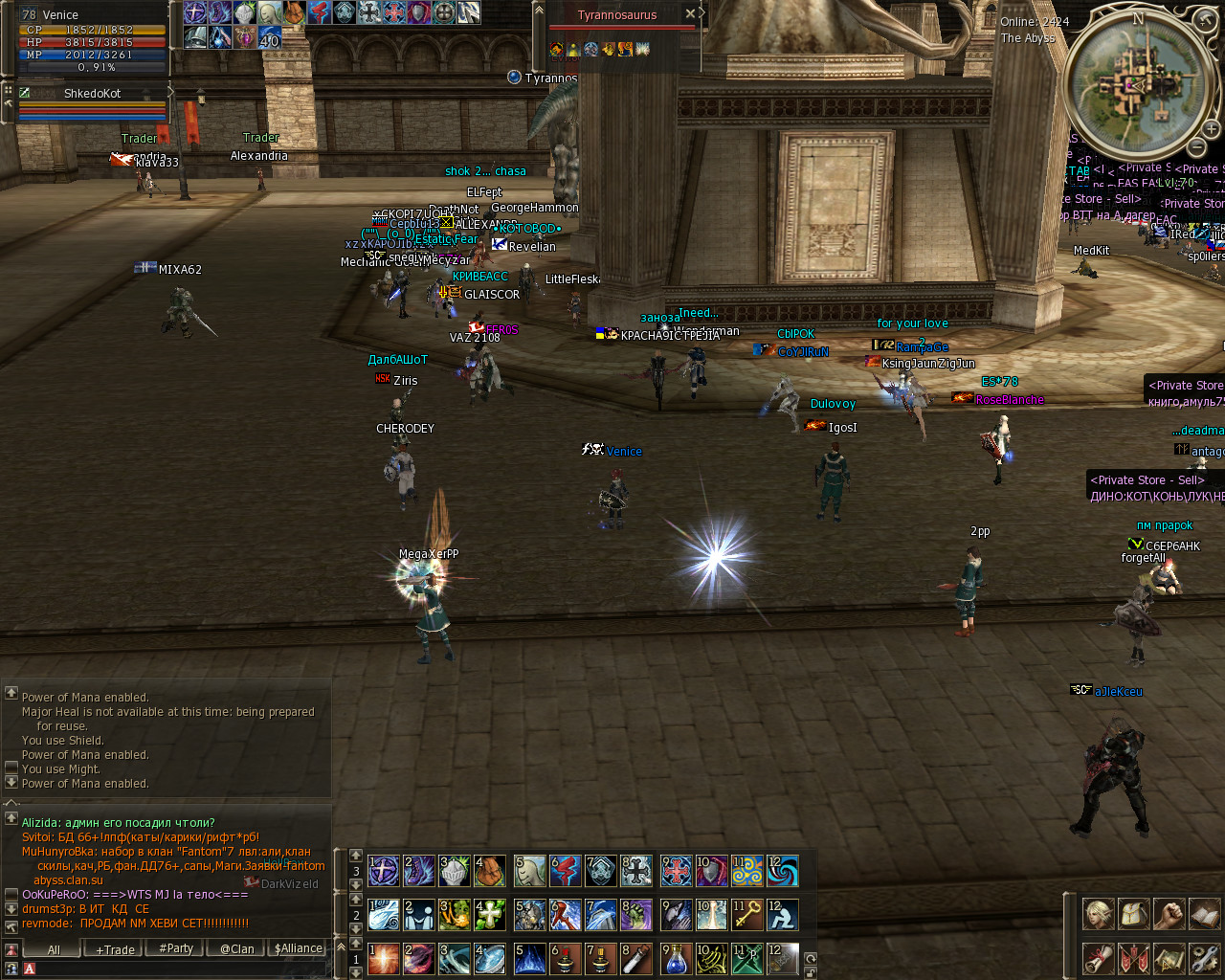Open the clan banners icon
Viewport: 1225px width, 980px height.
pyautogui.click(x=1133, y=957)
